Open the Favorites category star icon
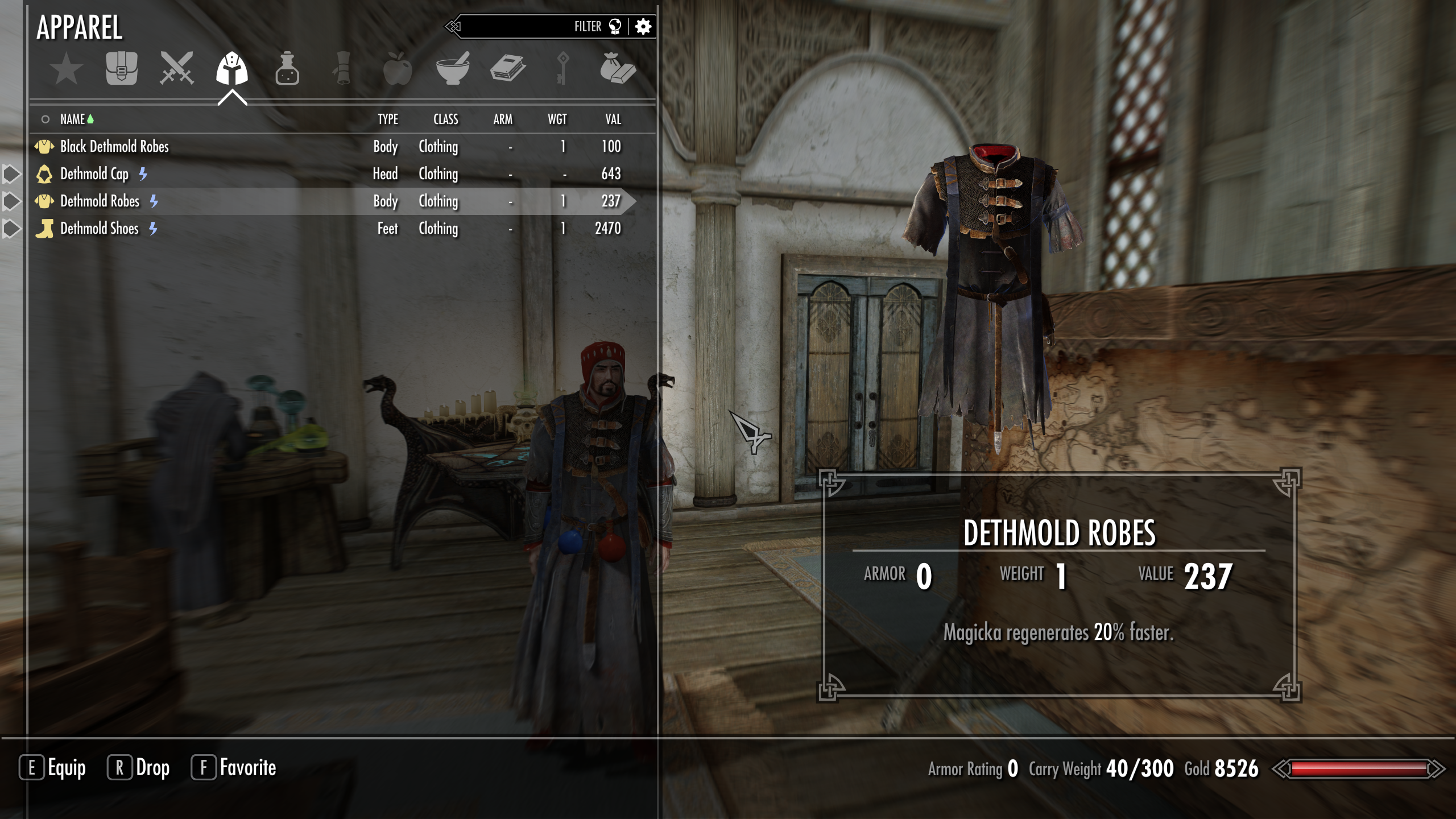 [x=65, y=69]
